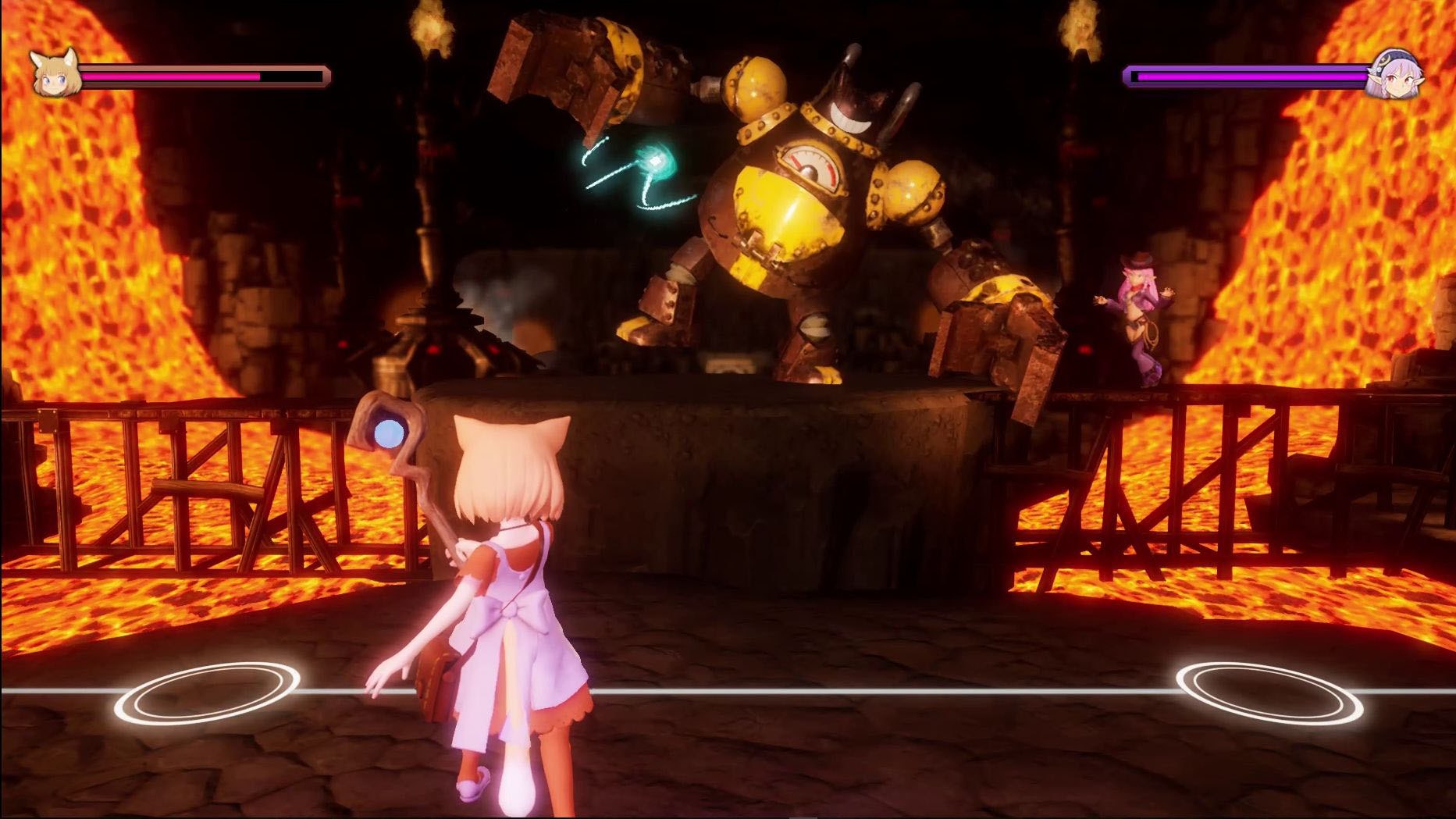Click the cat-eared blonde girl portrait
Viewport: 1456px width, 819px height.
[x=55, y=74]
